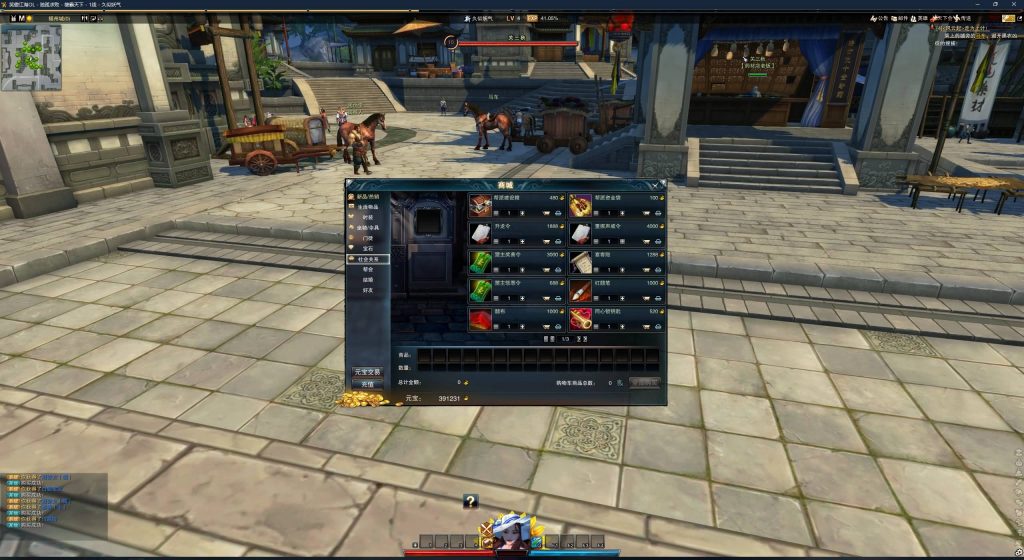The width and height of the screenshot is (1024, 560).
Task: Go to the next shop page
Action: (x=579, y=339)
